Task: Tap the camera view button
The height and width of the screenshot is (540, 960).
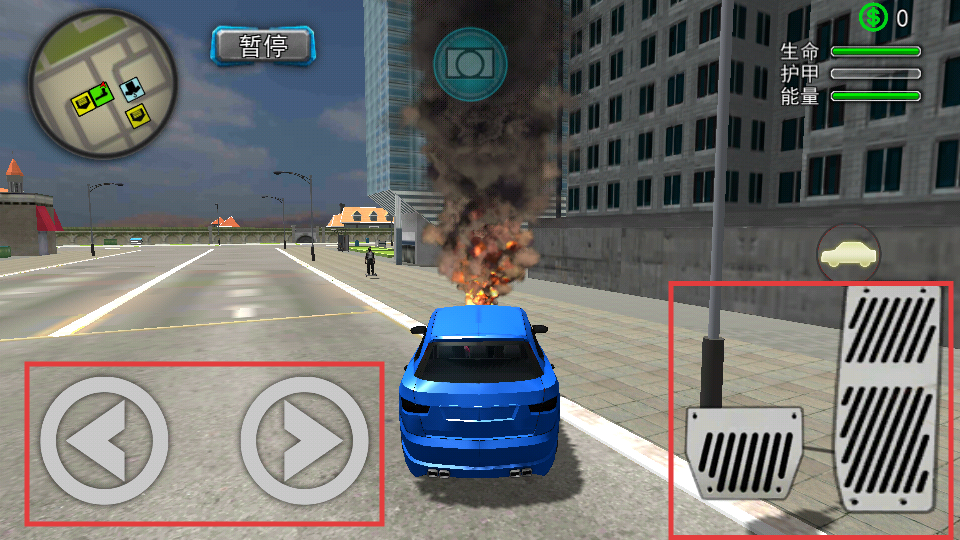Action: tap(470, 63)
